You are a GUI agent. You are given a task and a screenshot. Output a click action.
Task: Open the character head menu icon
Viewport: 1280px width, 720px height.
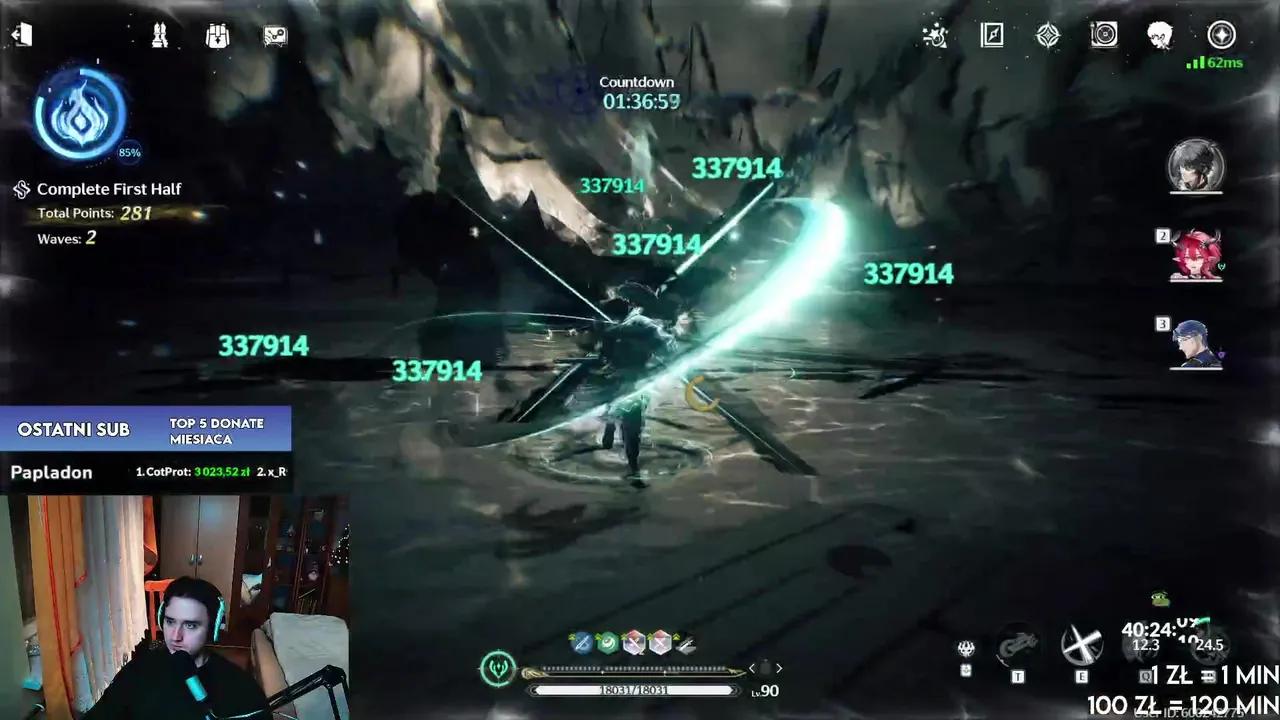point(1160,36)
